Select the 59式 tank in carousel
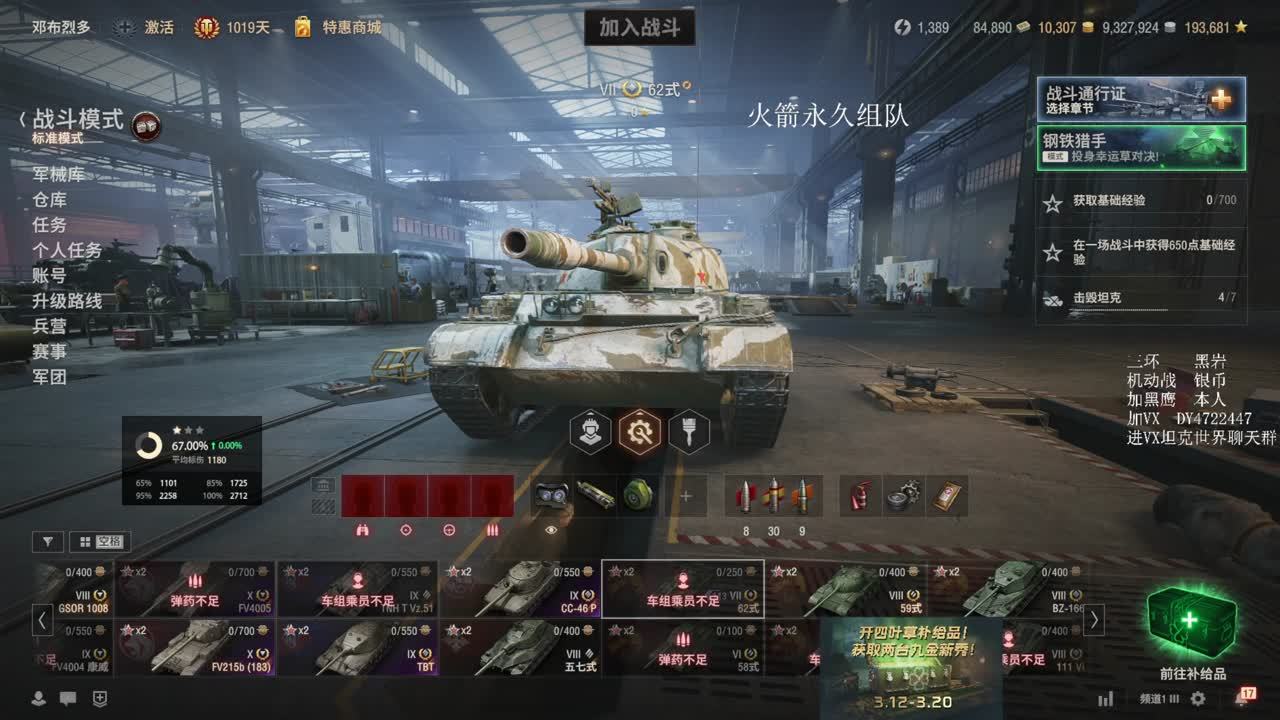 846,590
